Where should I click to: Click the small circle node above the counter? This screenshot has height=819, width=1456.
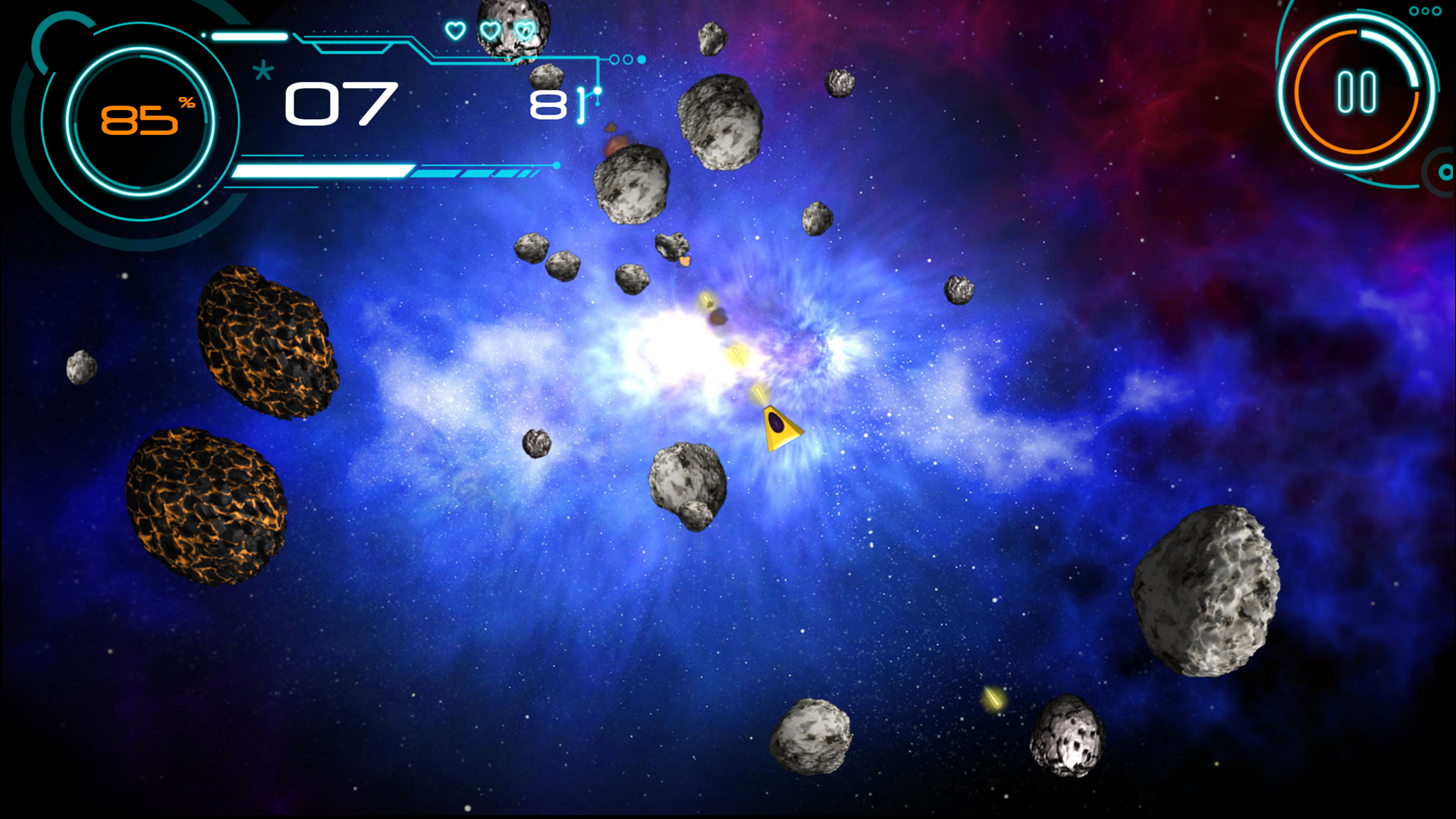point(598,89)
